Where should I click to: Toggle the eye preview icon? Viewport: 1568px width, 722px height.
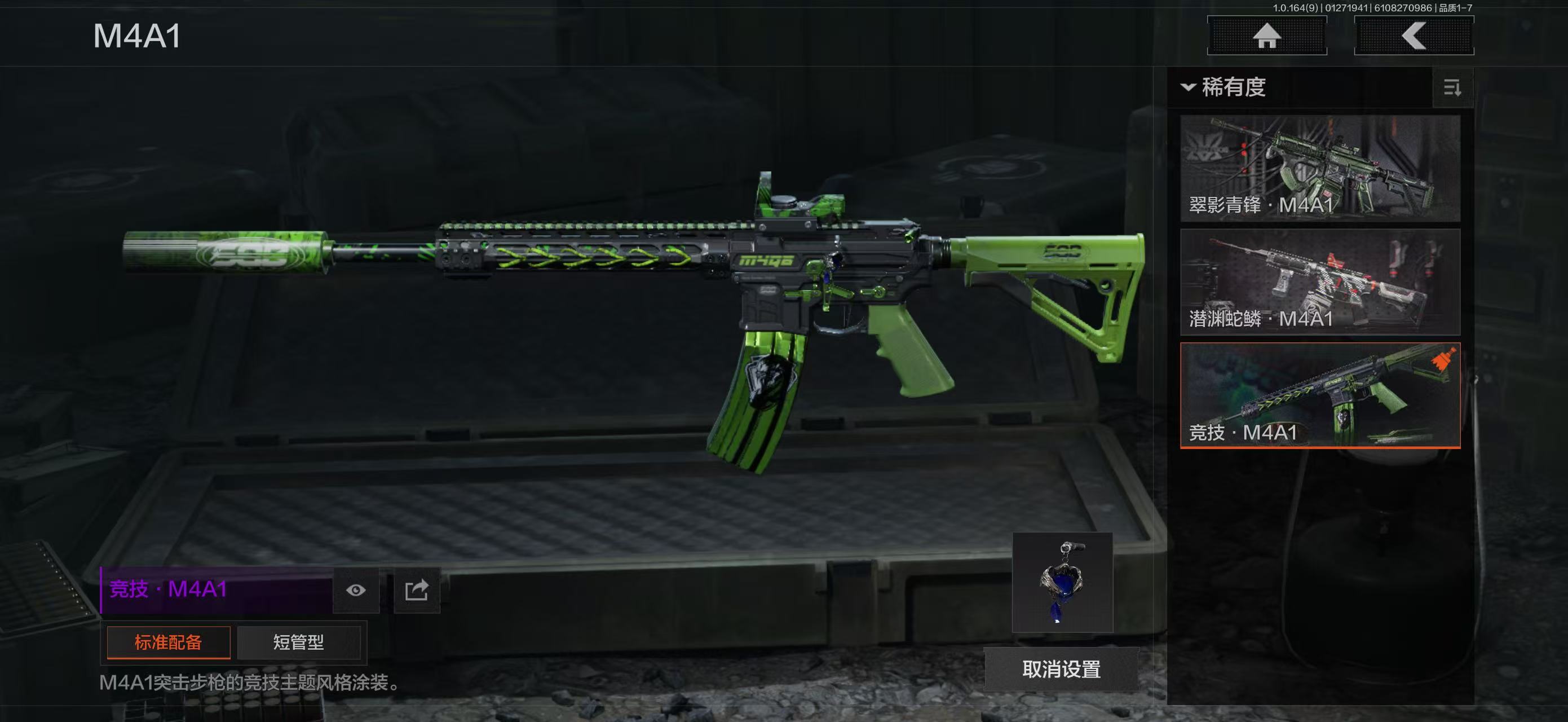tap(356, 590)
